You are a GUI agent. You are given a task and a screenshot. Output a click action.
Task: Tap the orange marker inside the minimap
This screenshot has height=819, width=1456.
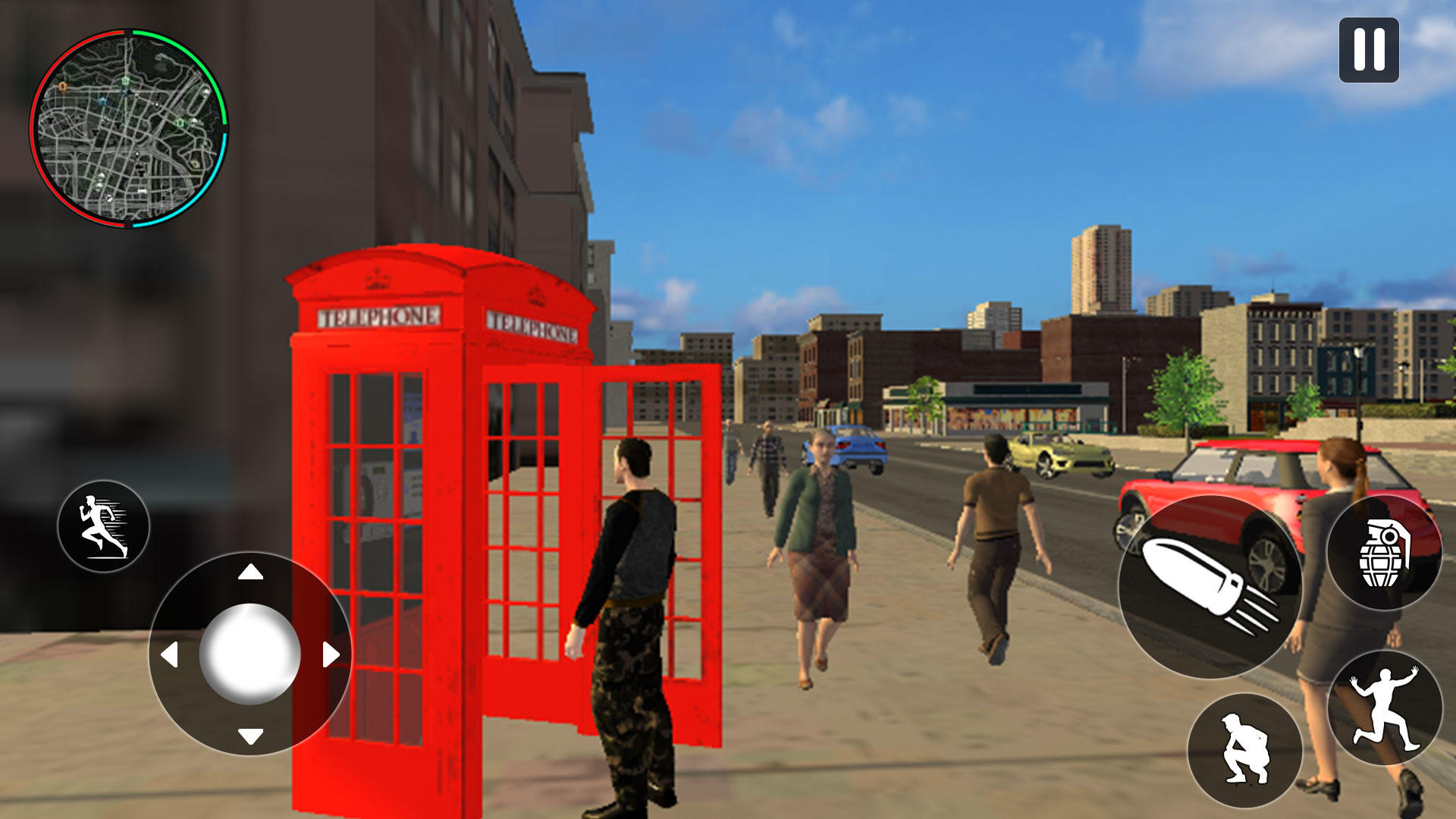62,86
